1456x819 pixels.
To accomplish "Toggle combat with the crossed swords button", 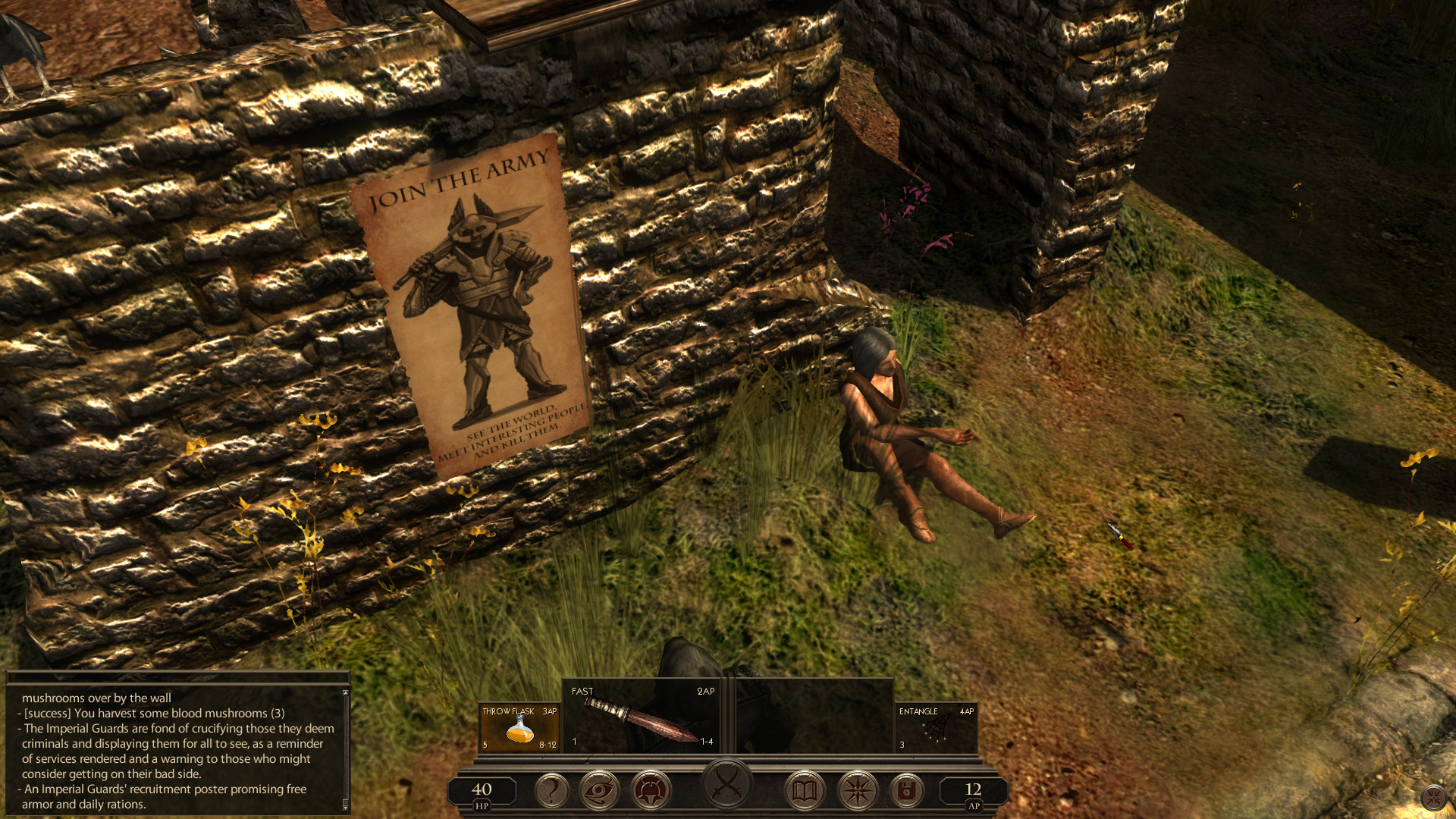I will [x=727, y=783].
